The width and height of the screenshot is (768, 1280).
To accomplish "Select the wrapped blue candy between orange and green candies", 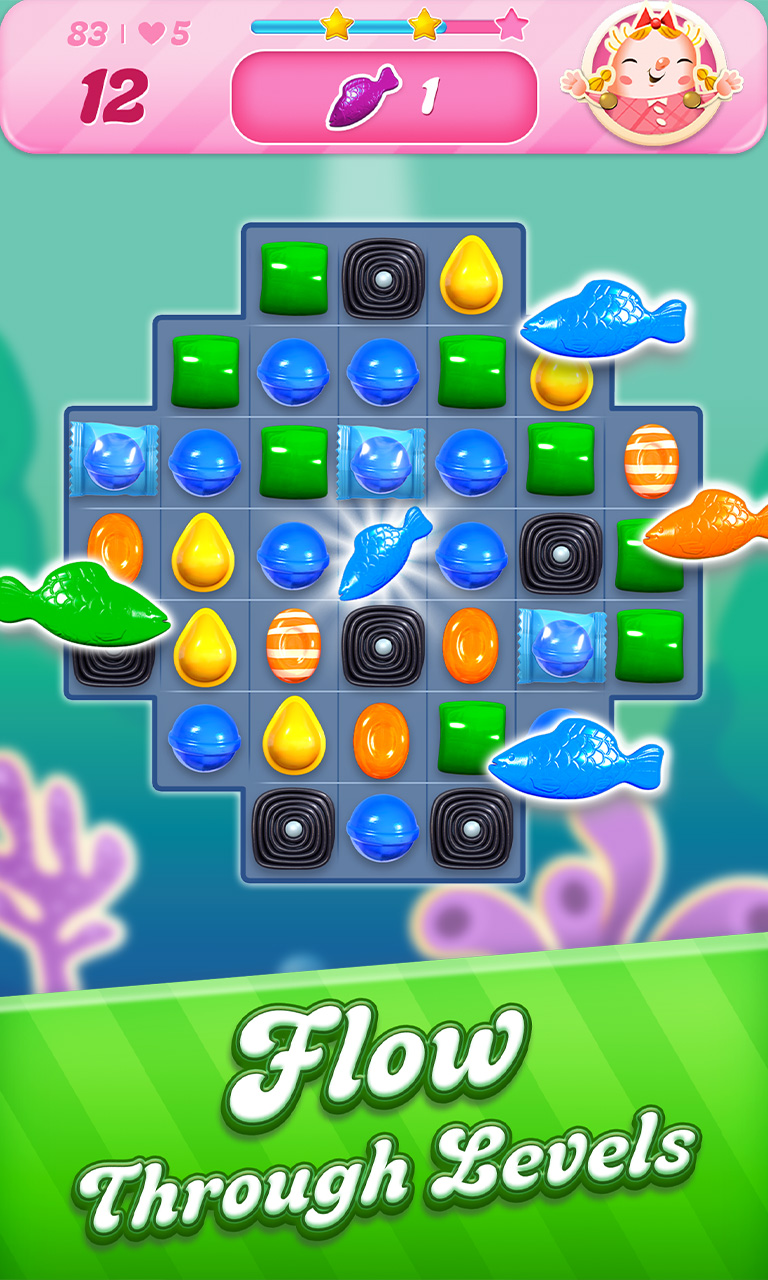I will coord(561,645).
